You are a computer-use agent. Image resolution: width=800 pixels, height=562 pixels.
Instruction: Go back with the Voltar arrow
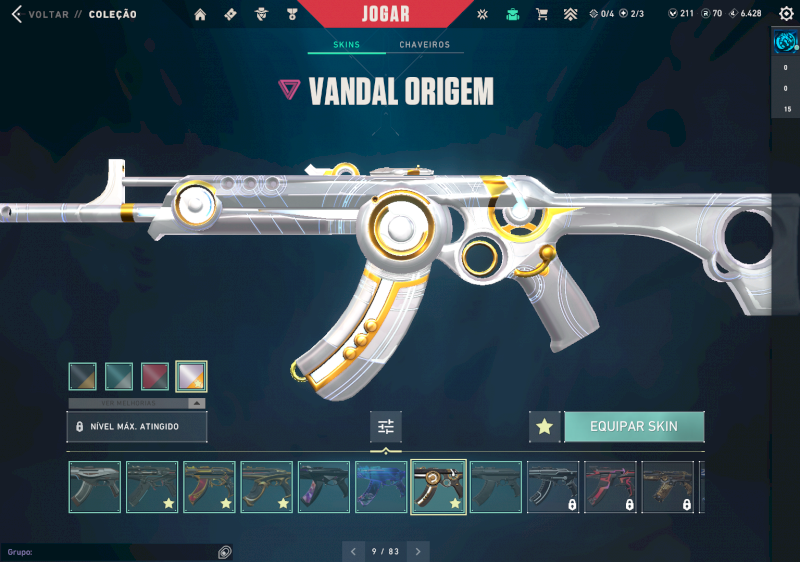point(16,14)
